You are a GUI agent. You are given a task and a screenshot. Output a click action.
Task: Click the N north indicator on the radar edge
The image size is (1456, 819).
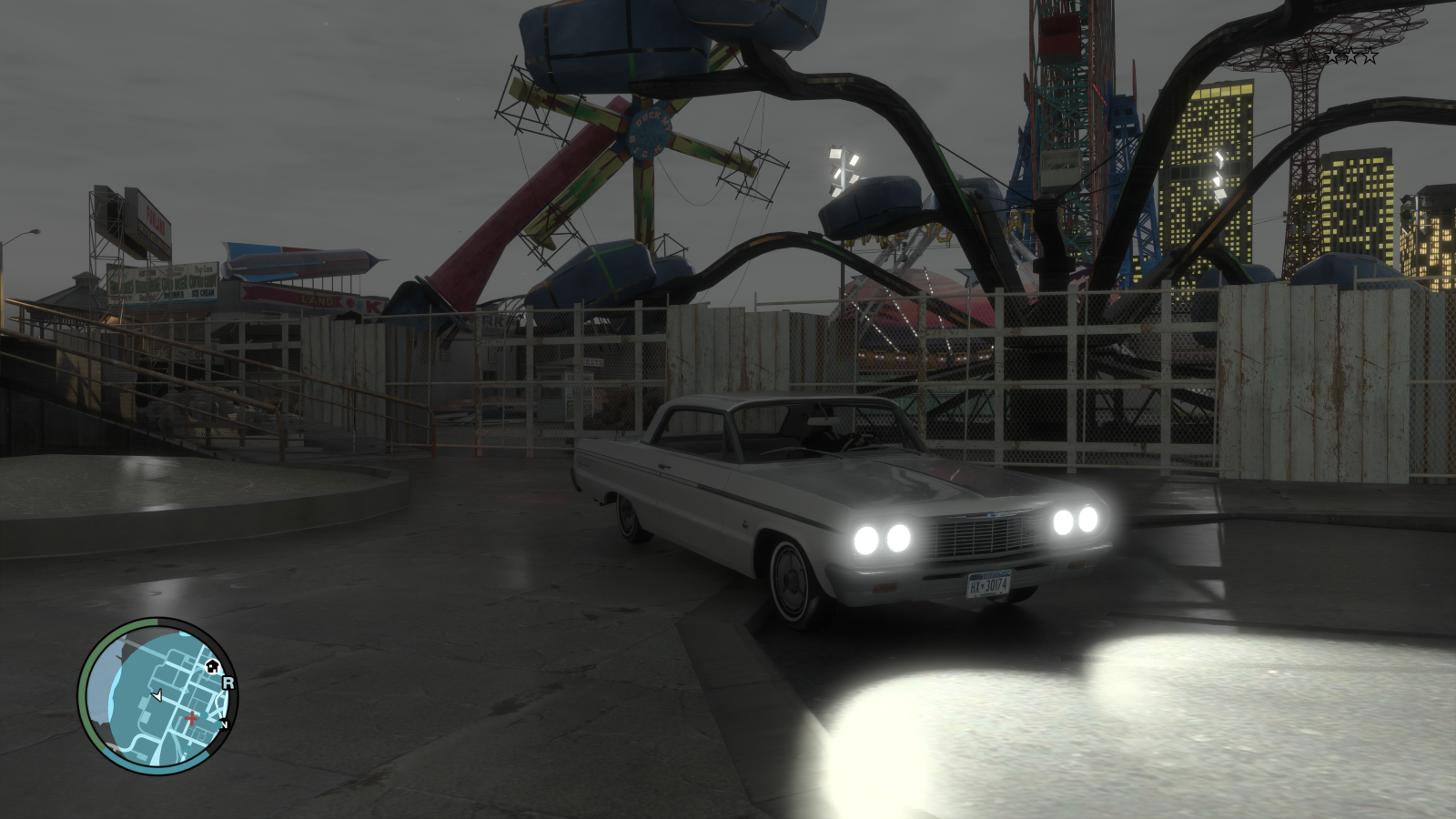(224, 724)
